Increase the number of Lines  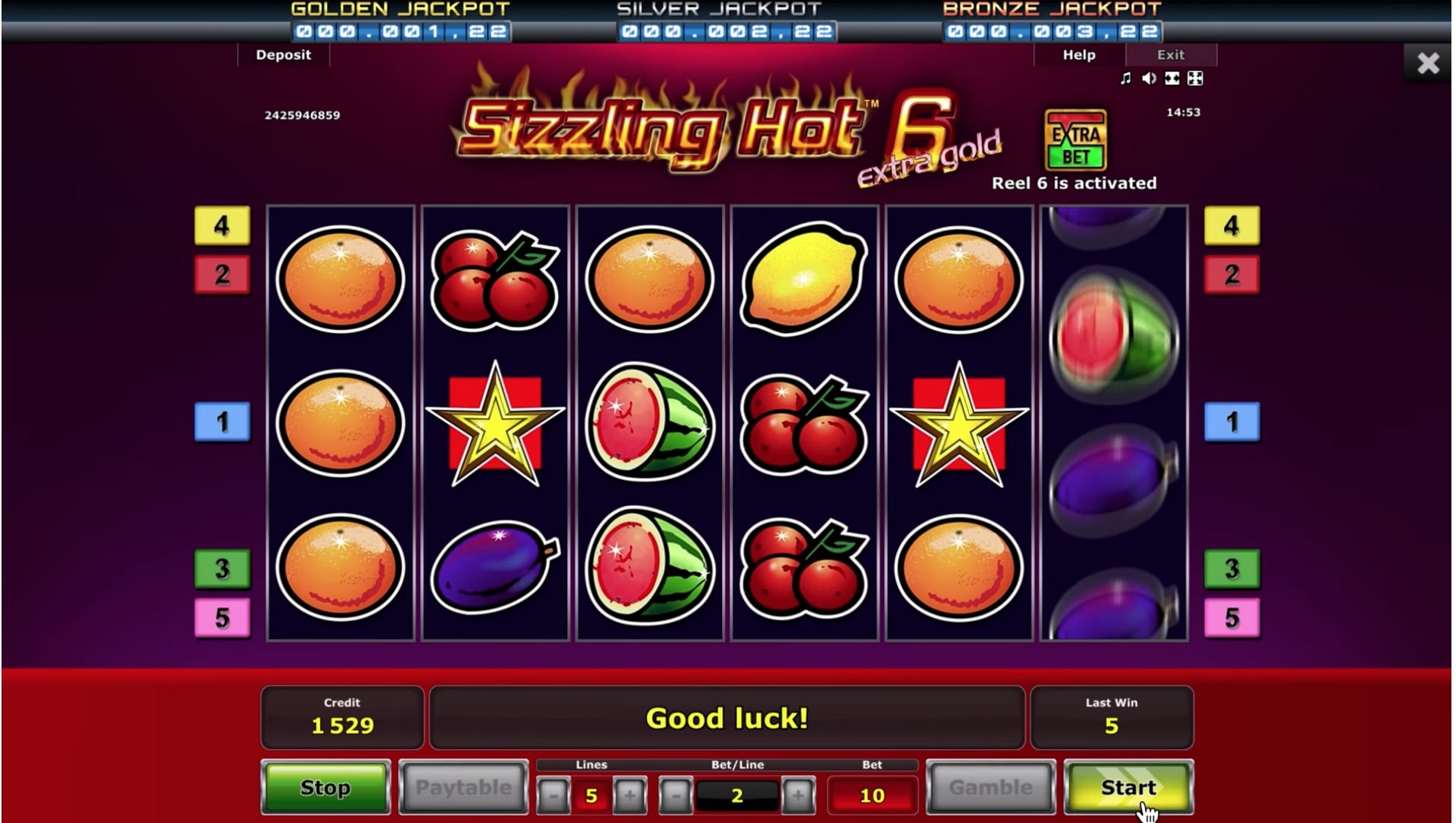point(630,796)
